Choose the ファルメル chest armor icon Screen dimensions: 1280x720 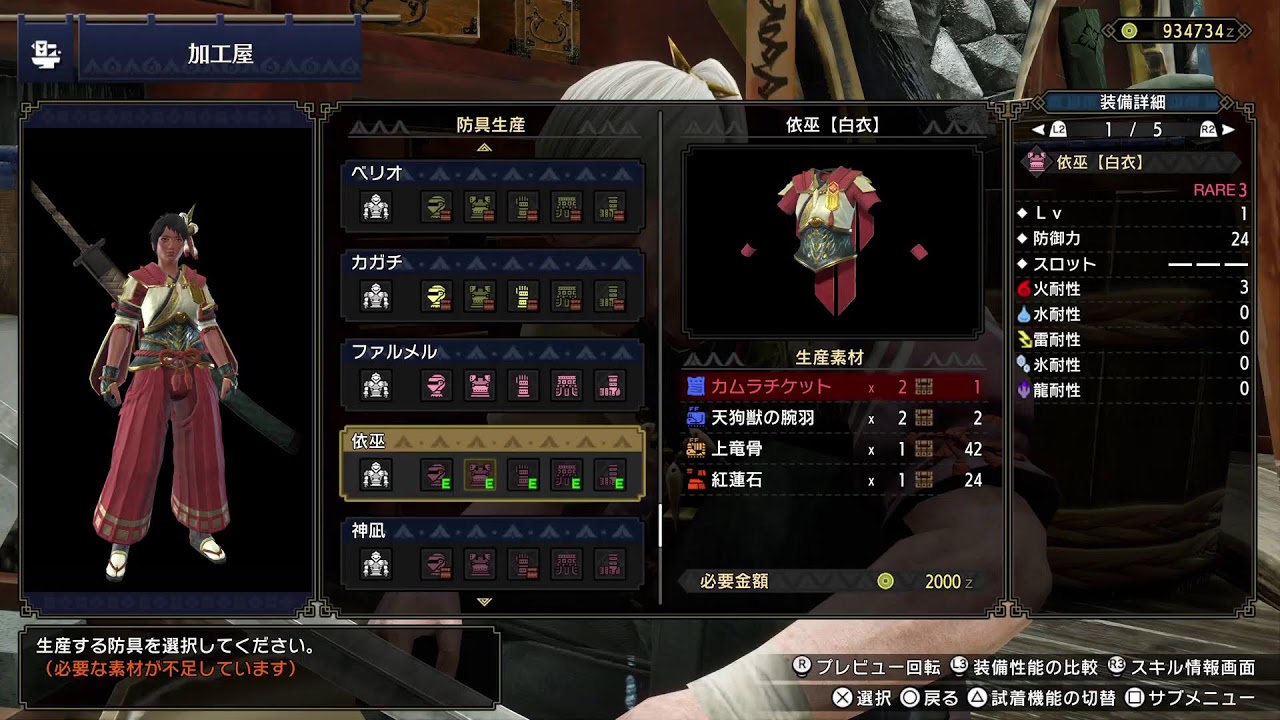(480, 385)
